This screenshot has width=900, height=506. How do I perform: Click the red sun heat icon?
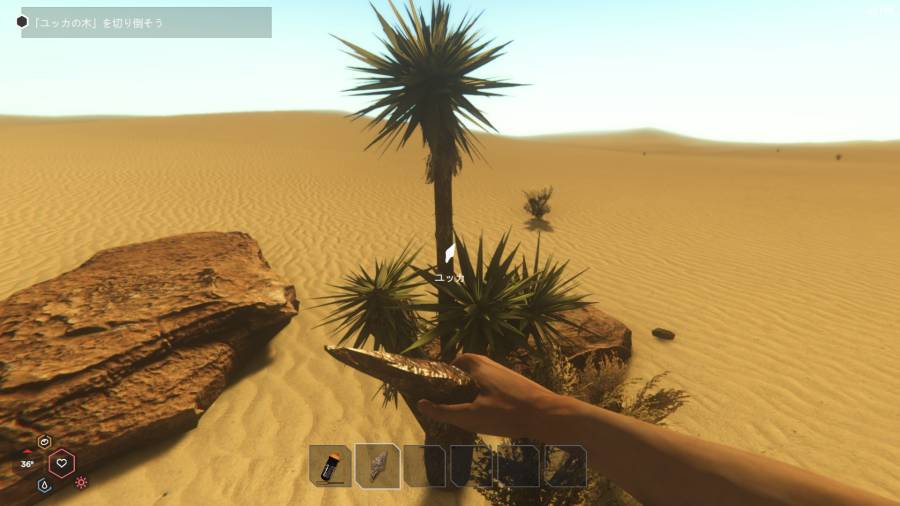click(x=81, y=482)
